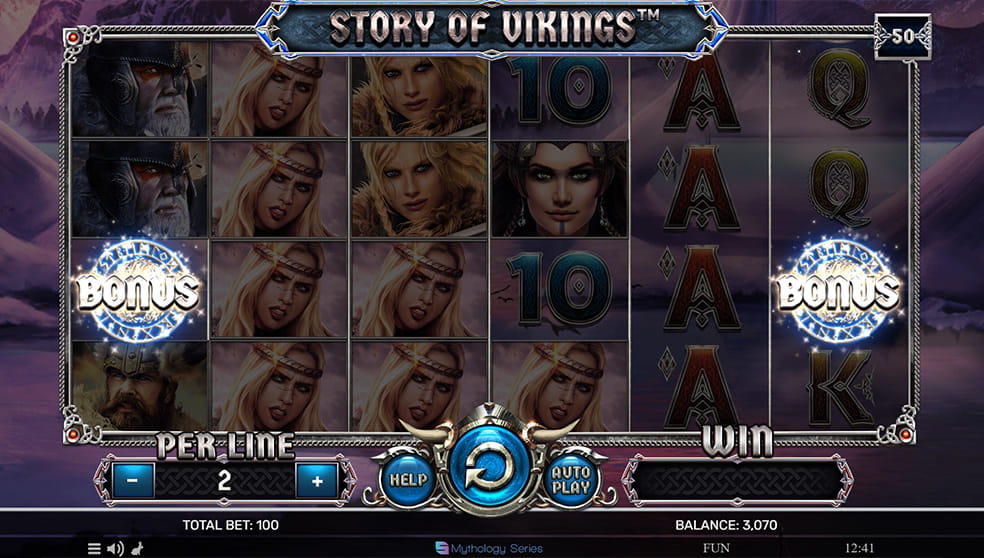Open the hamburger menu
The image size is (984, 558).
tap(94, 548)
